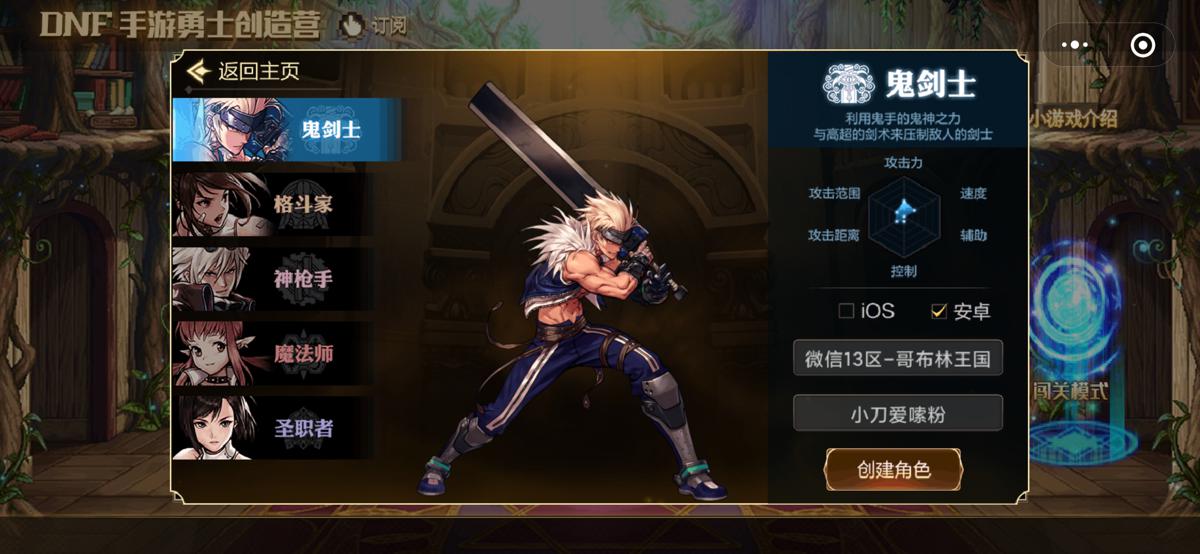Select the 圣职者 priest class
The image size is (1200, 554).
click(286, 428)
